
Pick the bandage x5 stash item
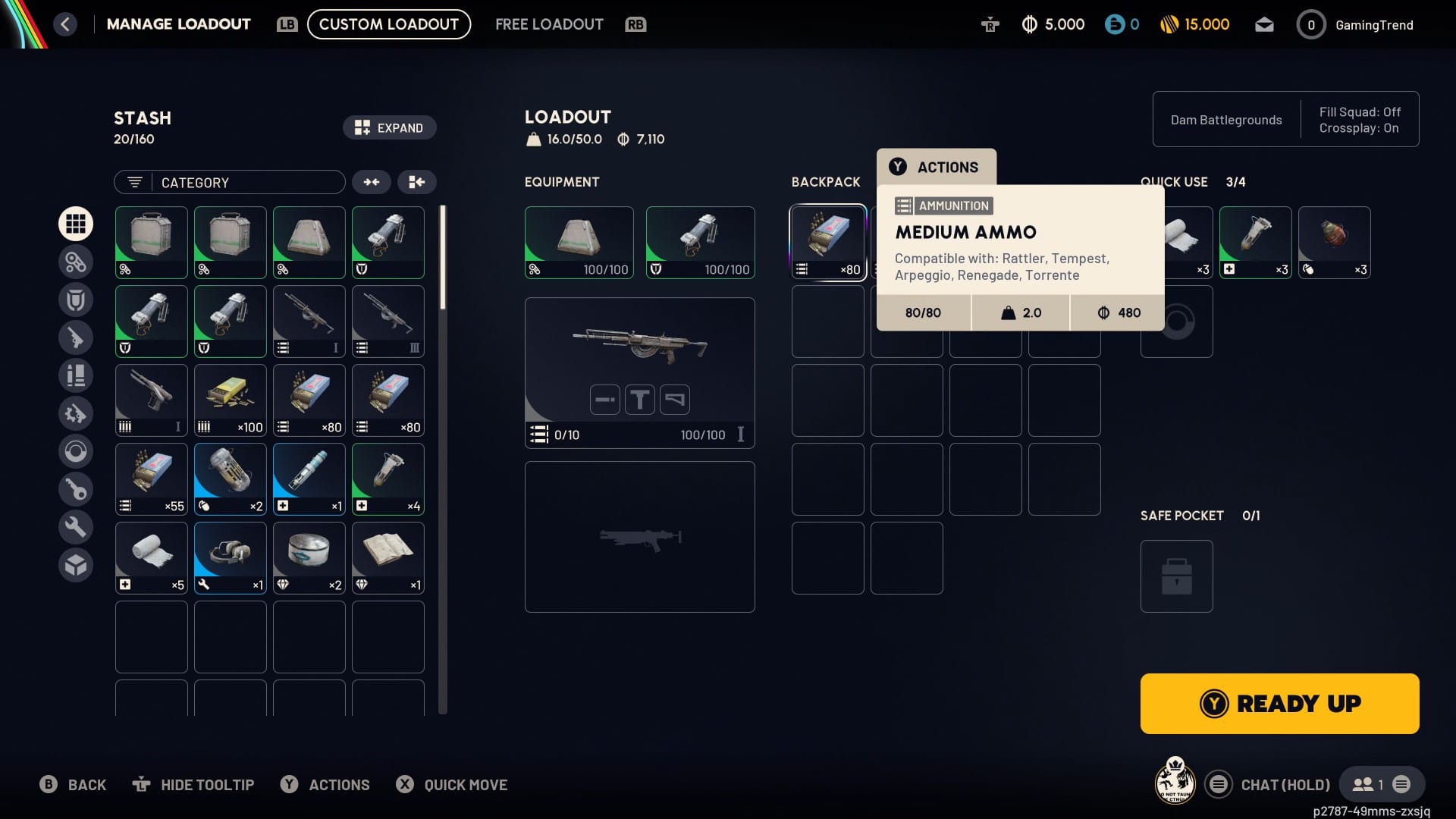(x=151, y=557)
